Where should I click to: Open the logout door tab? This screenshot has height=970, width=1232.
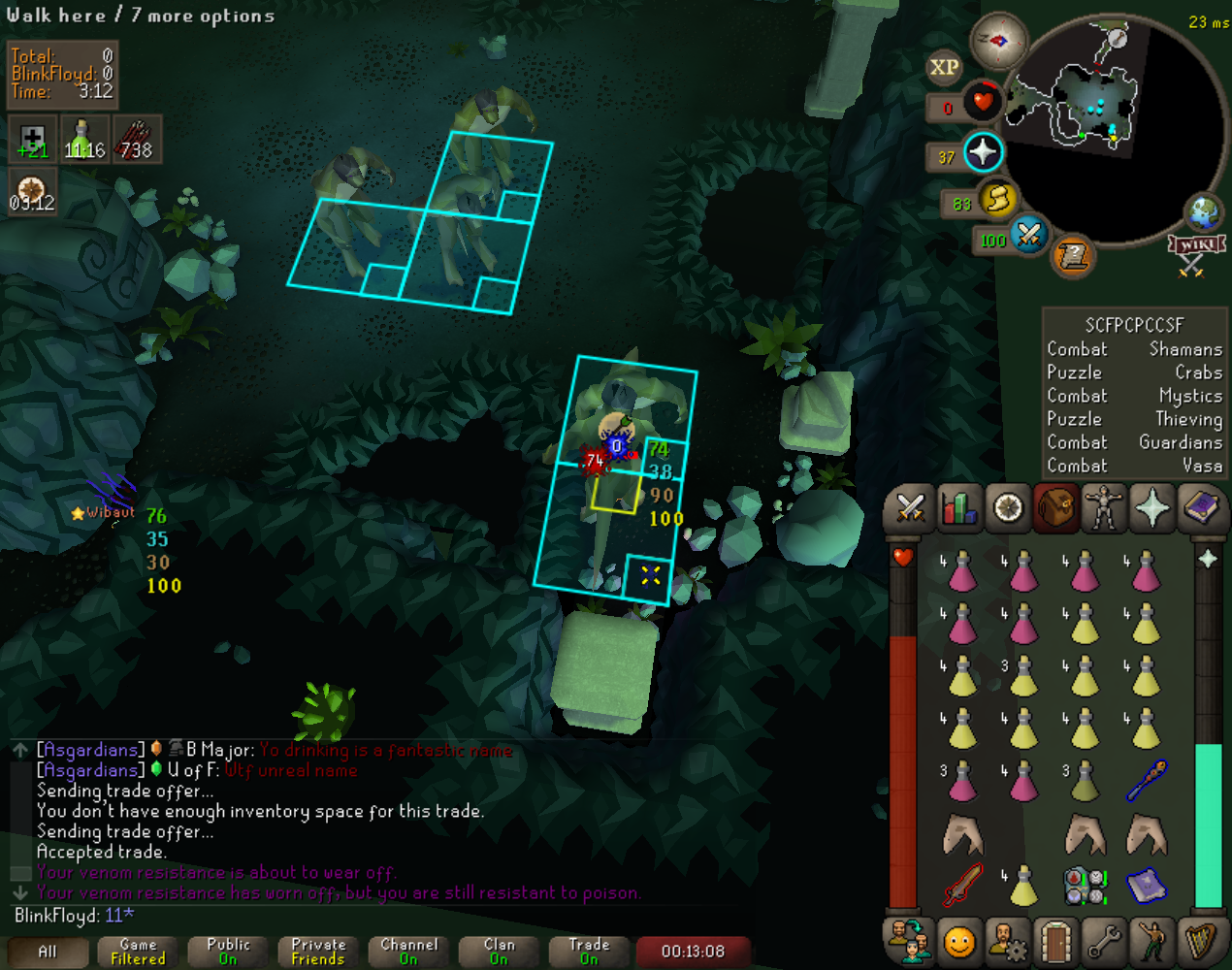pyautogui.click(x=1055, y=940)
